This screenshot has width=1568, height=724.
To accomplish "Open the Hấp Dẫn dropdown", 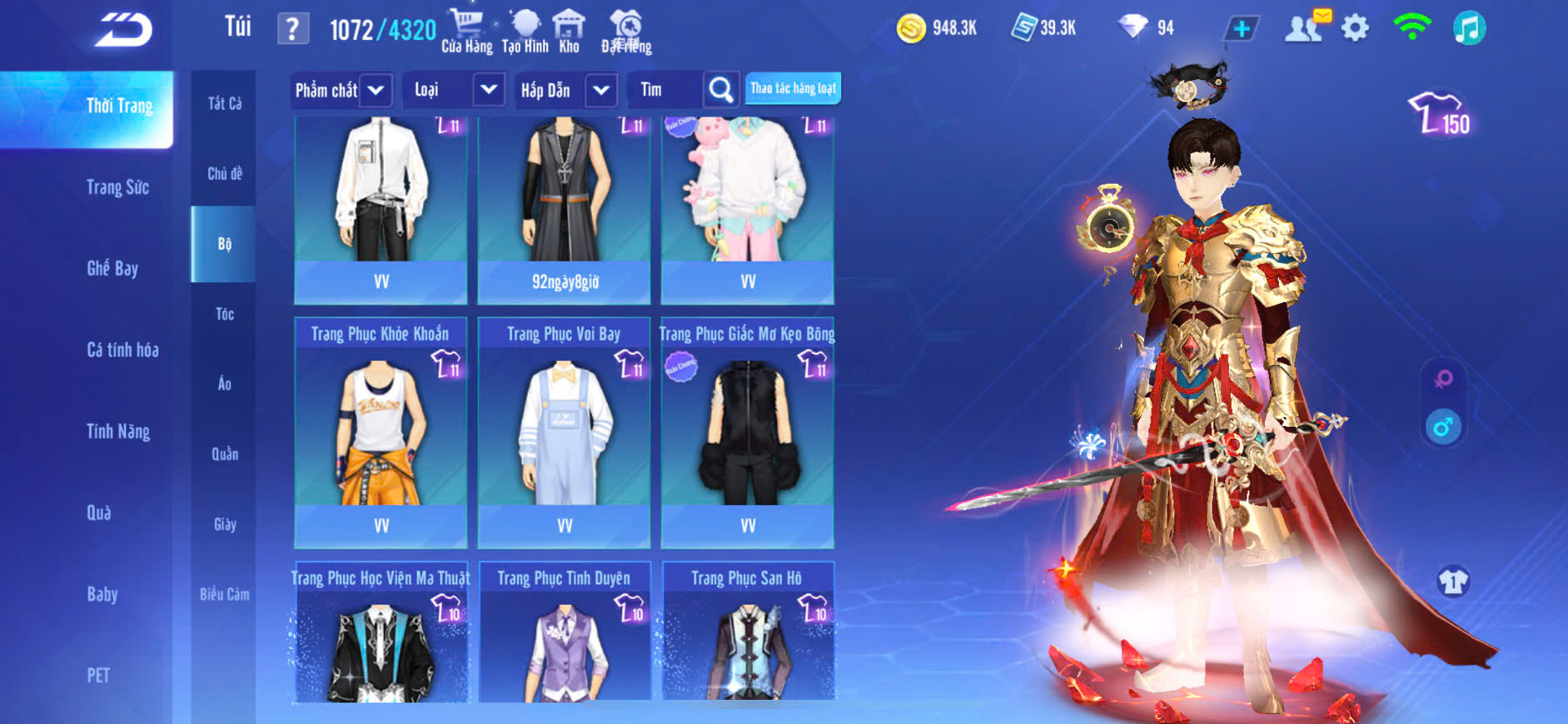I will tap(565, 90).
